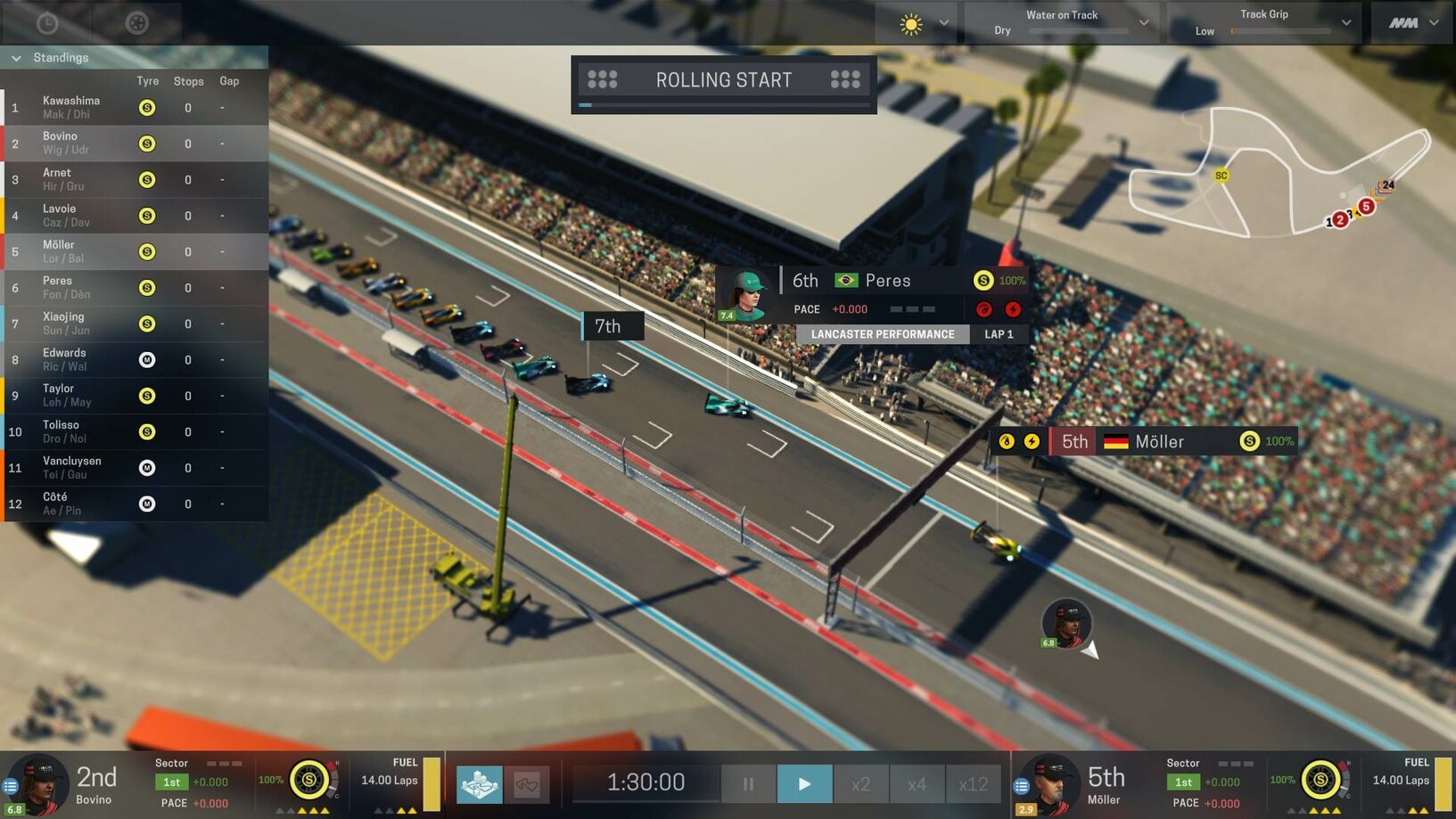Image resolution: width=1456 pixels, height=819 pixels.
Task: Activate Möller's yellow ERS lightning icon
Action: [1032, 440]
